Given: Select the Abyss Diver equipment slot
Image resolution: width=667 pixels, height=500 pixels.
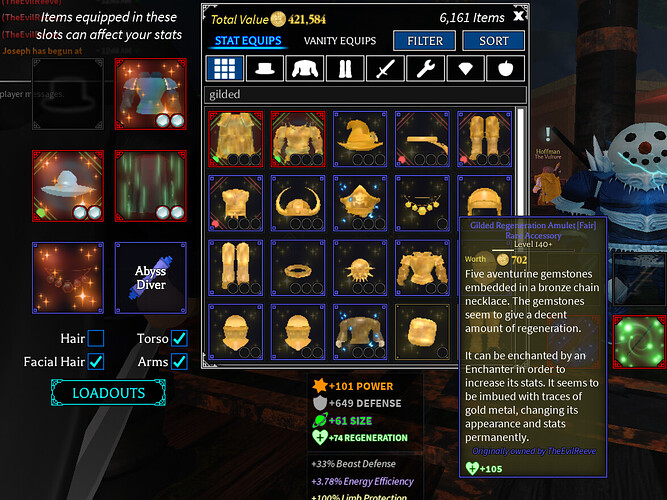Looking at the screenshot, I should tap(150, 277).
